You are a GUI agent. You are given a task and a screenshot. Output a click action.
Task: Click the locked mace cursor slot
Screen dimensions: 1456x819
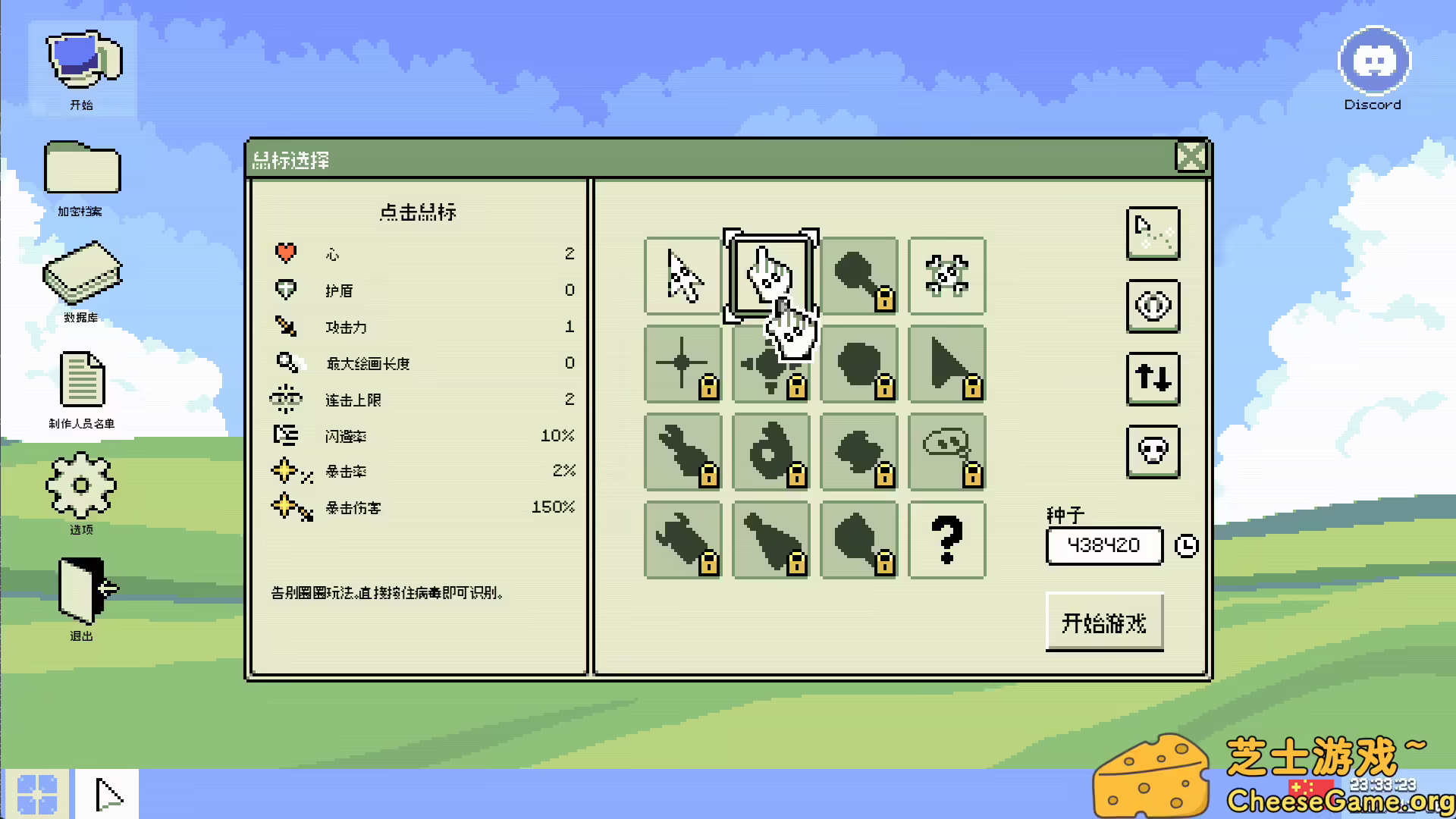(859, 276)
